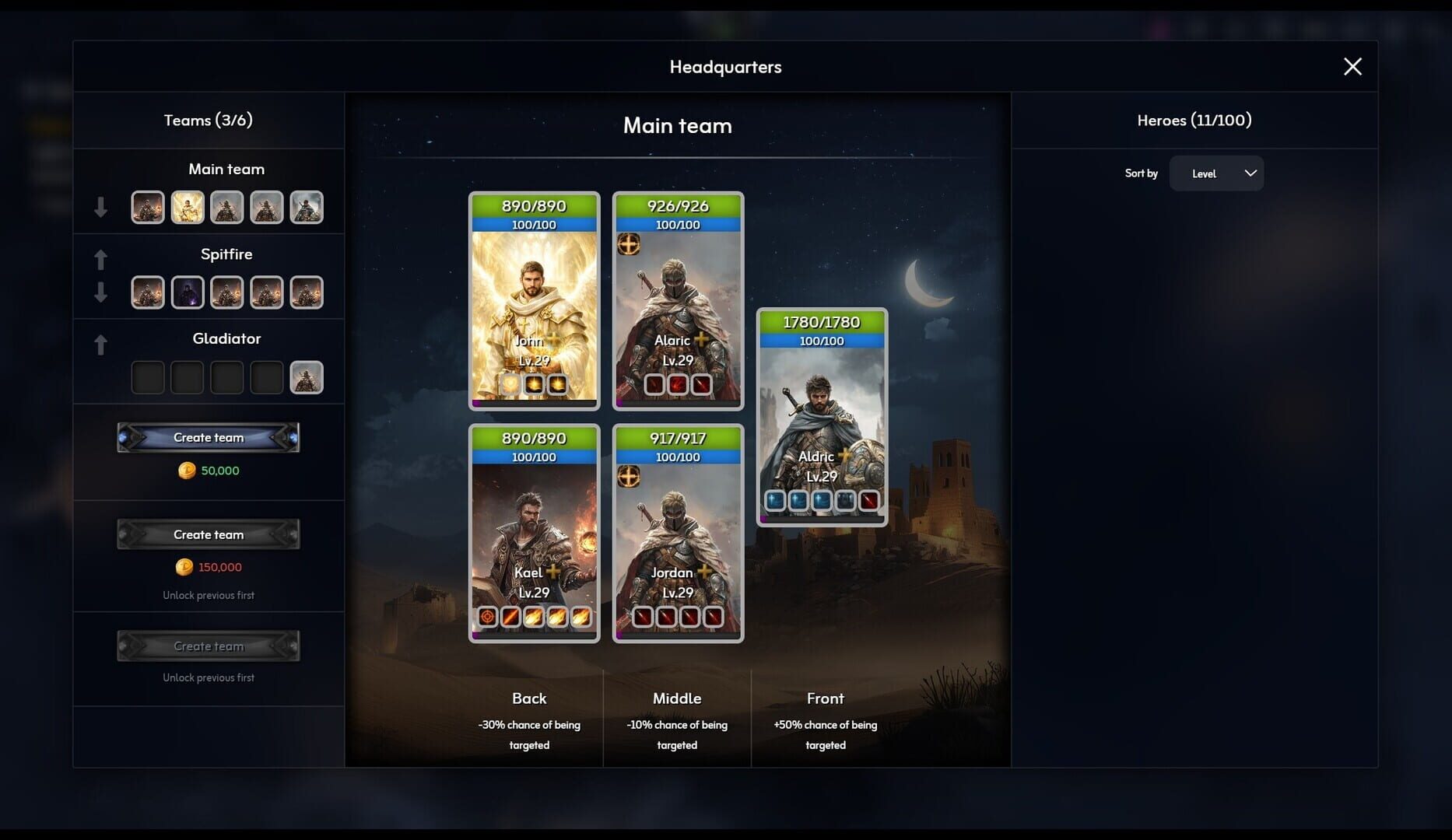Select the purple mage portrait in Spitfire team
This screenshot has width=1452, height=840.
tap(187, 292)
